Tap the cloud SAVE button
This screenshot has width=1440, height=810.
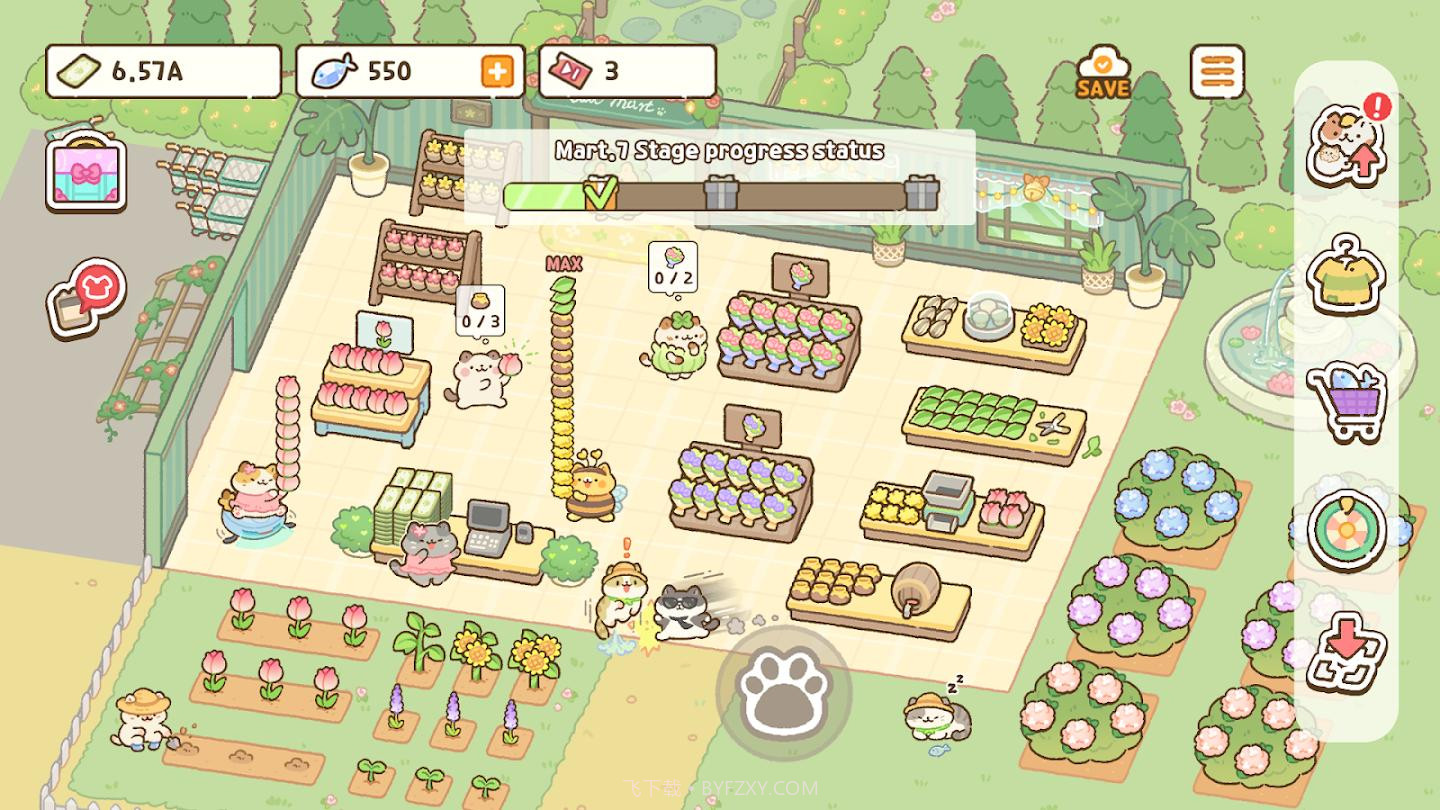click(x=1103, y=73)
